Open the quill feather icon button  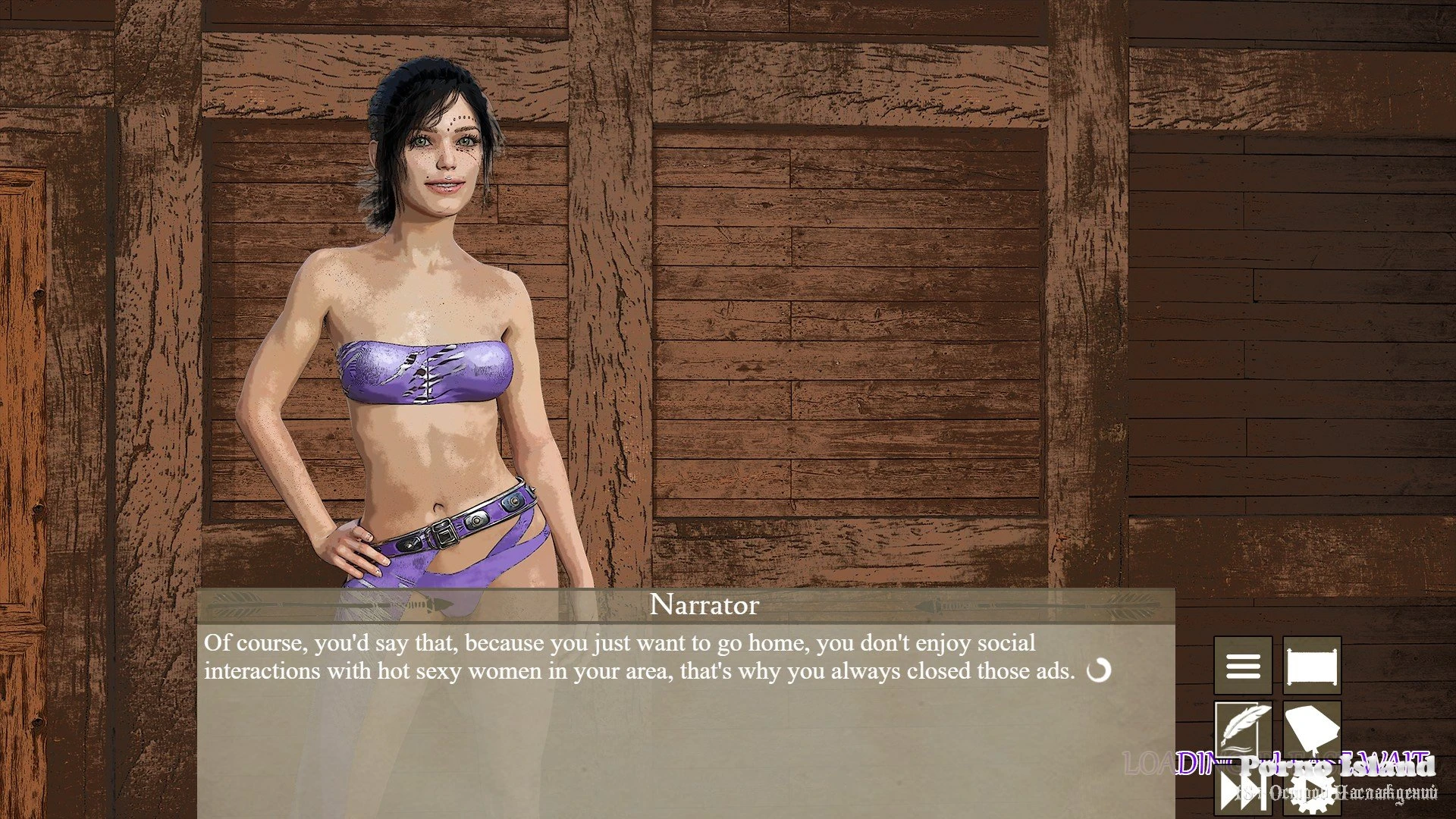pyautogui.click(x=1243, y=730)
